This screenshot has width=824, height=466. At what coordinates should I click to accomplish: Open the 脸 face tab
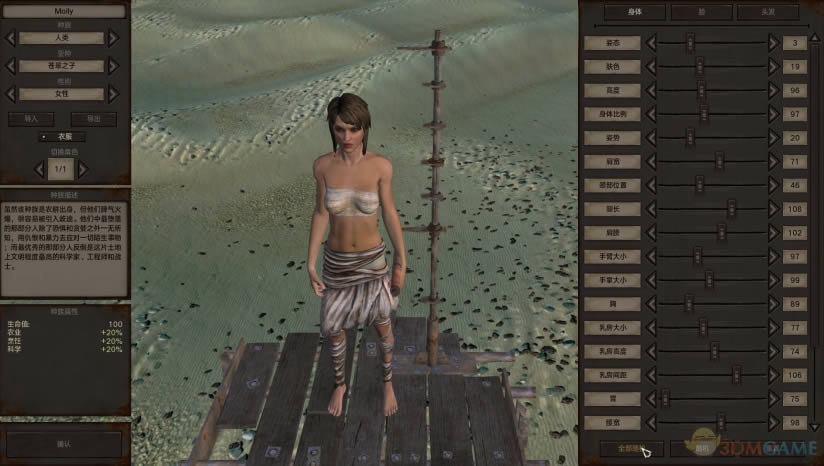click(702, 13)
